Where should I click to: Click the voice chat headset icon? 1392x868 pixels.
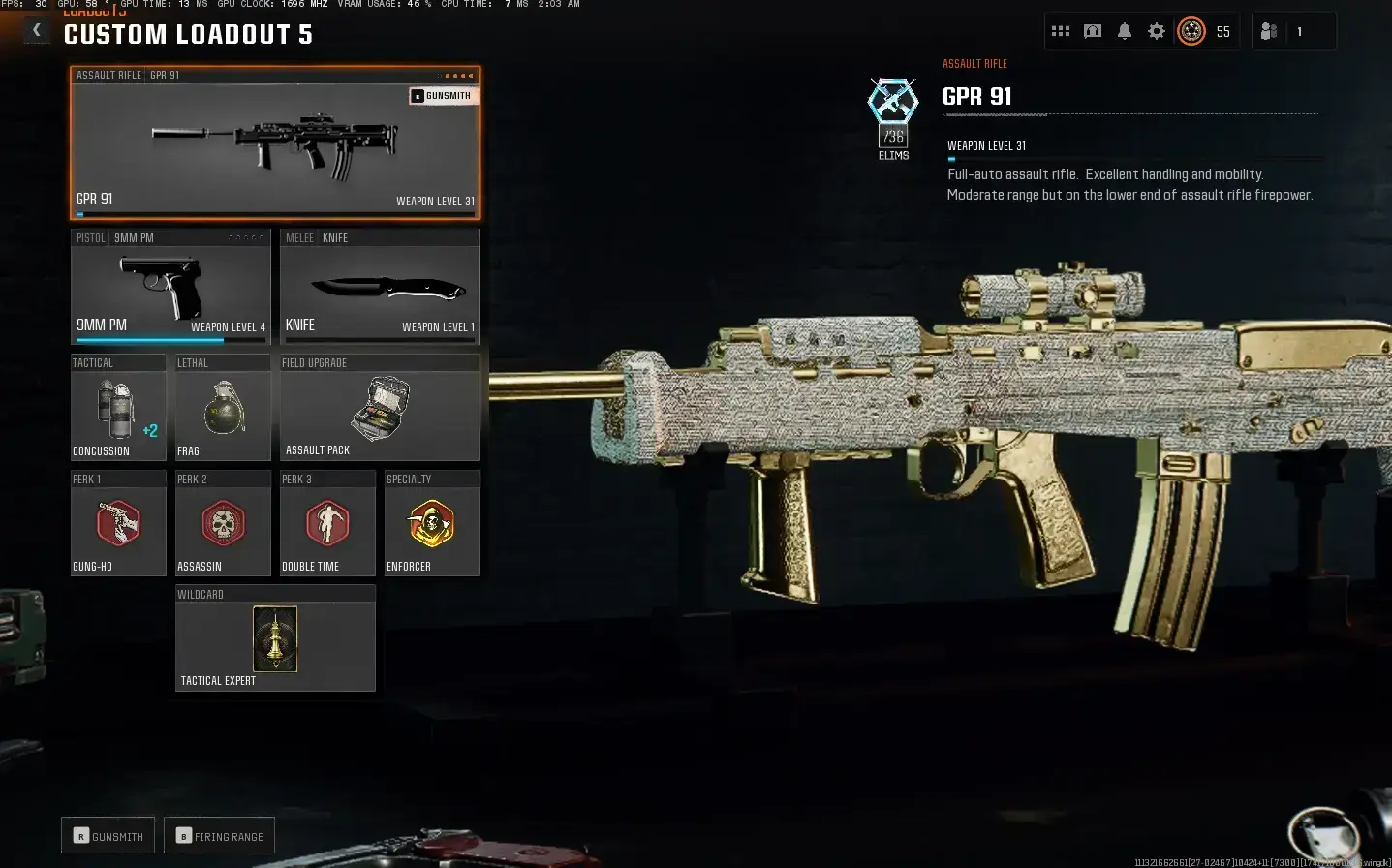[1092, 31]
